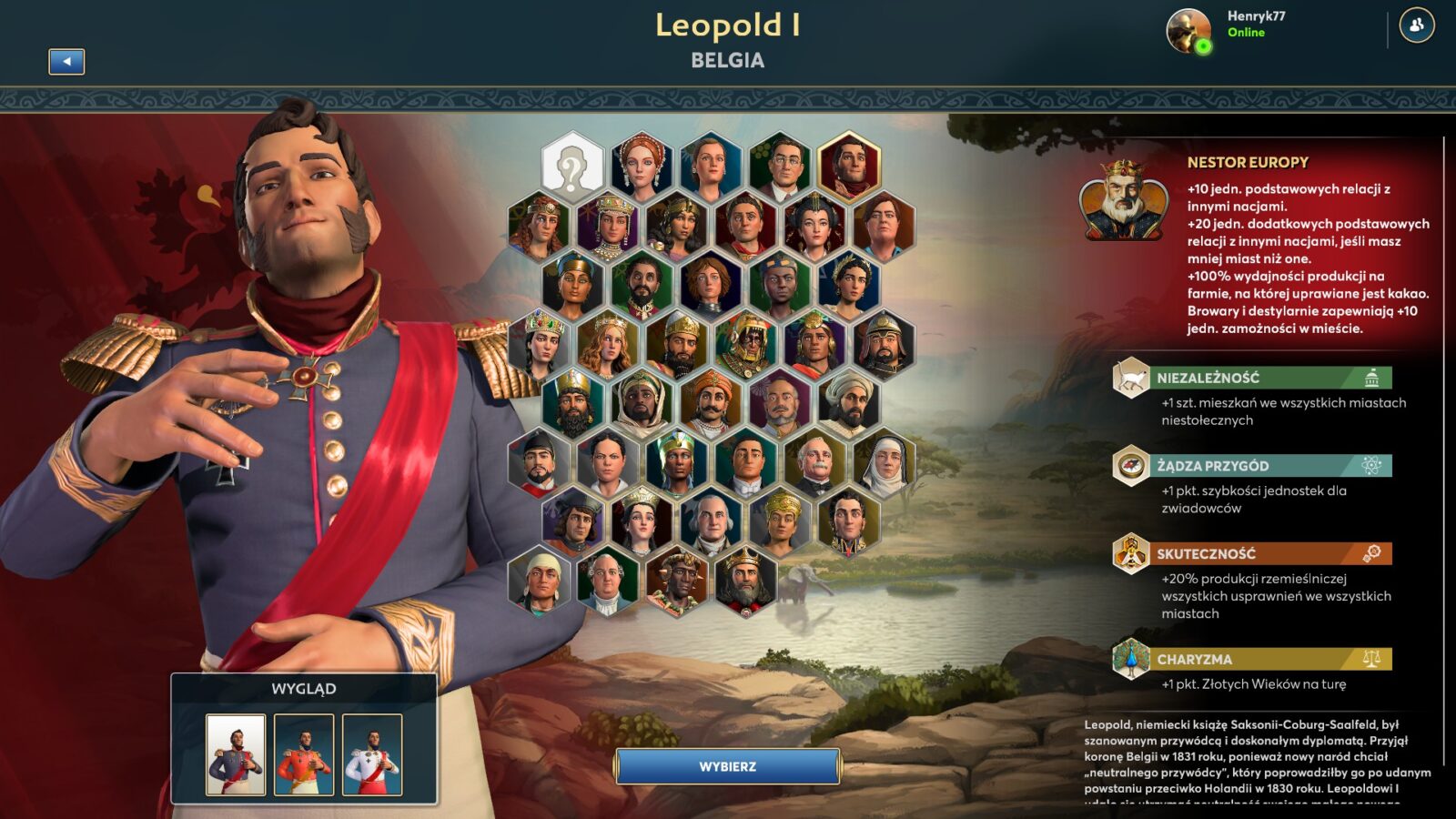Select the leader portrait wearing glasses
This screenshot has height=819, width=1456.
(x=781, y=167)
